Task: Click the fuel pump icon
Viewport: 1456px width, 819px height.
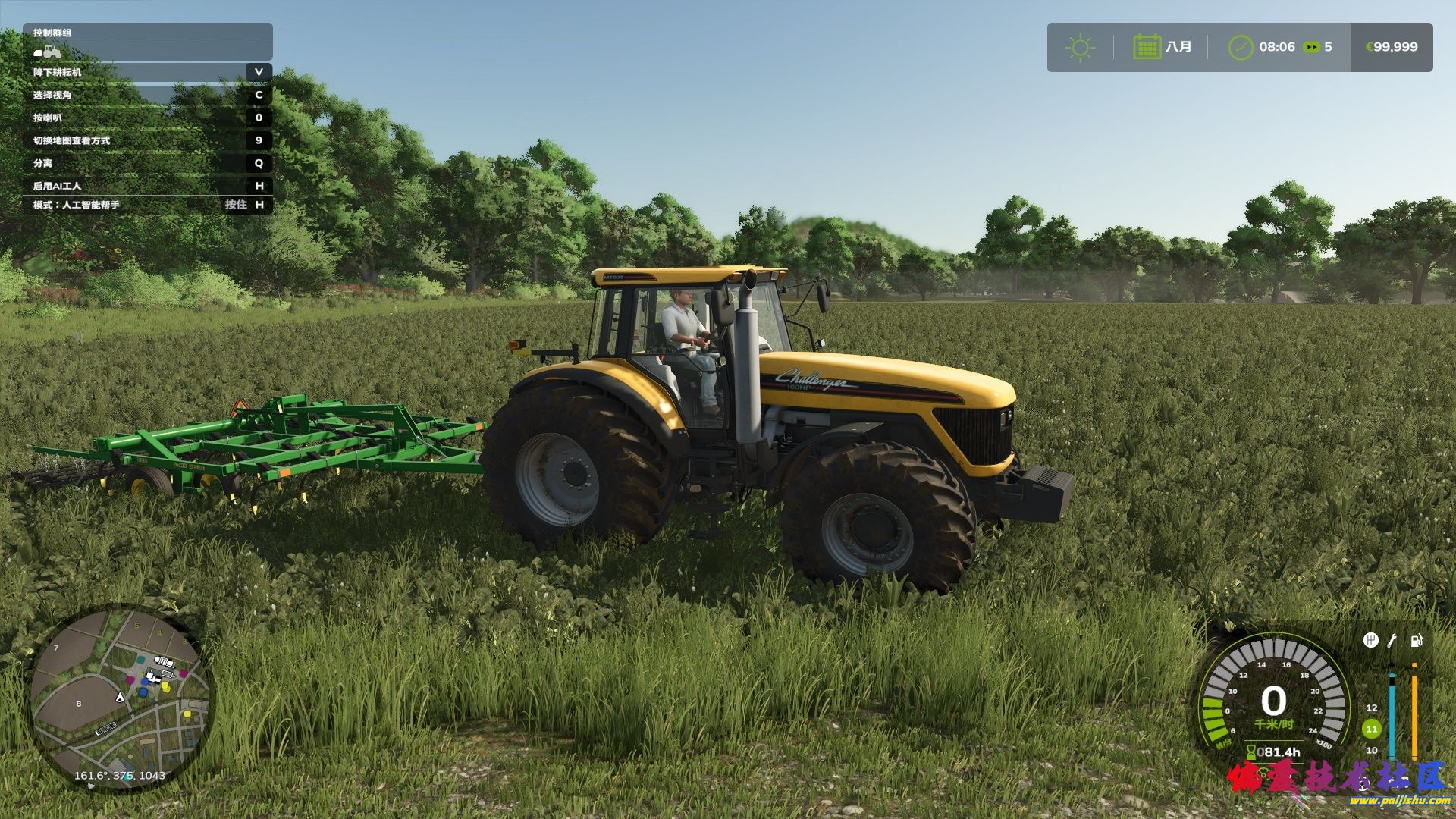Action: 1416,641
